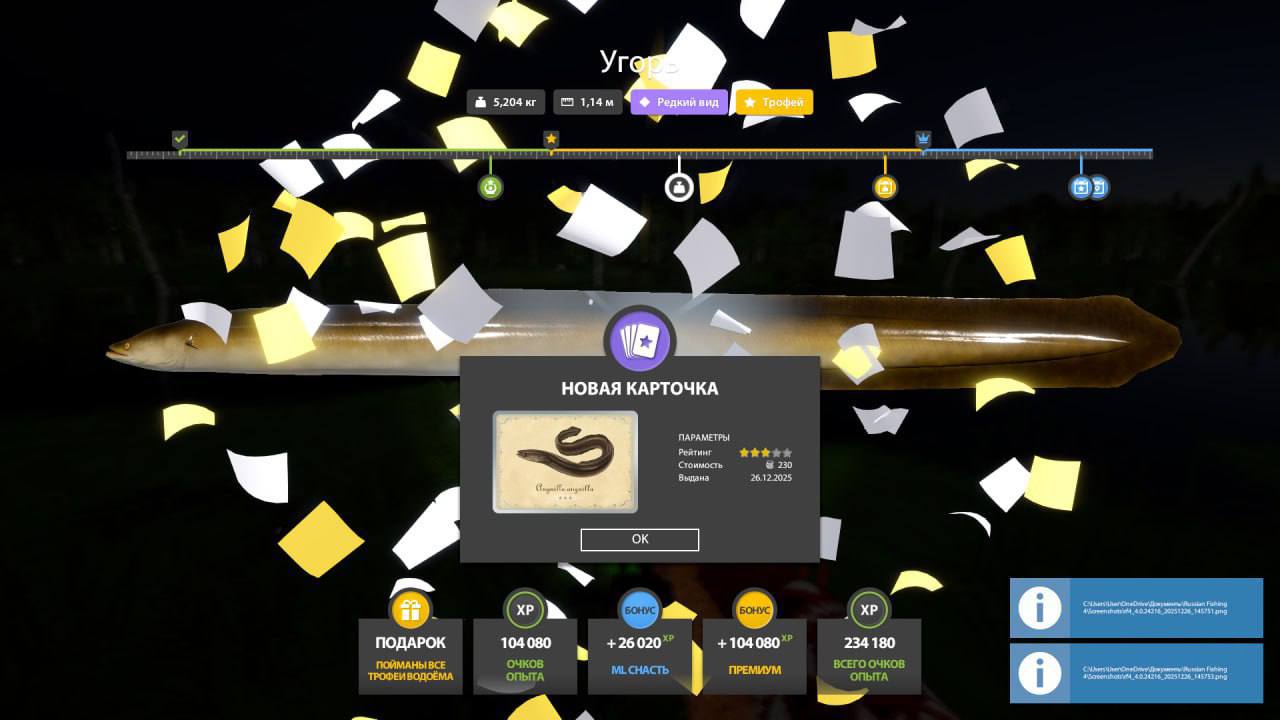Click the green marker icon below the scale

(x=490, y=187)
